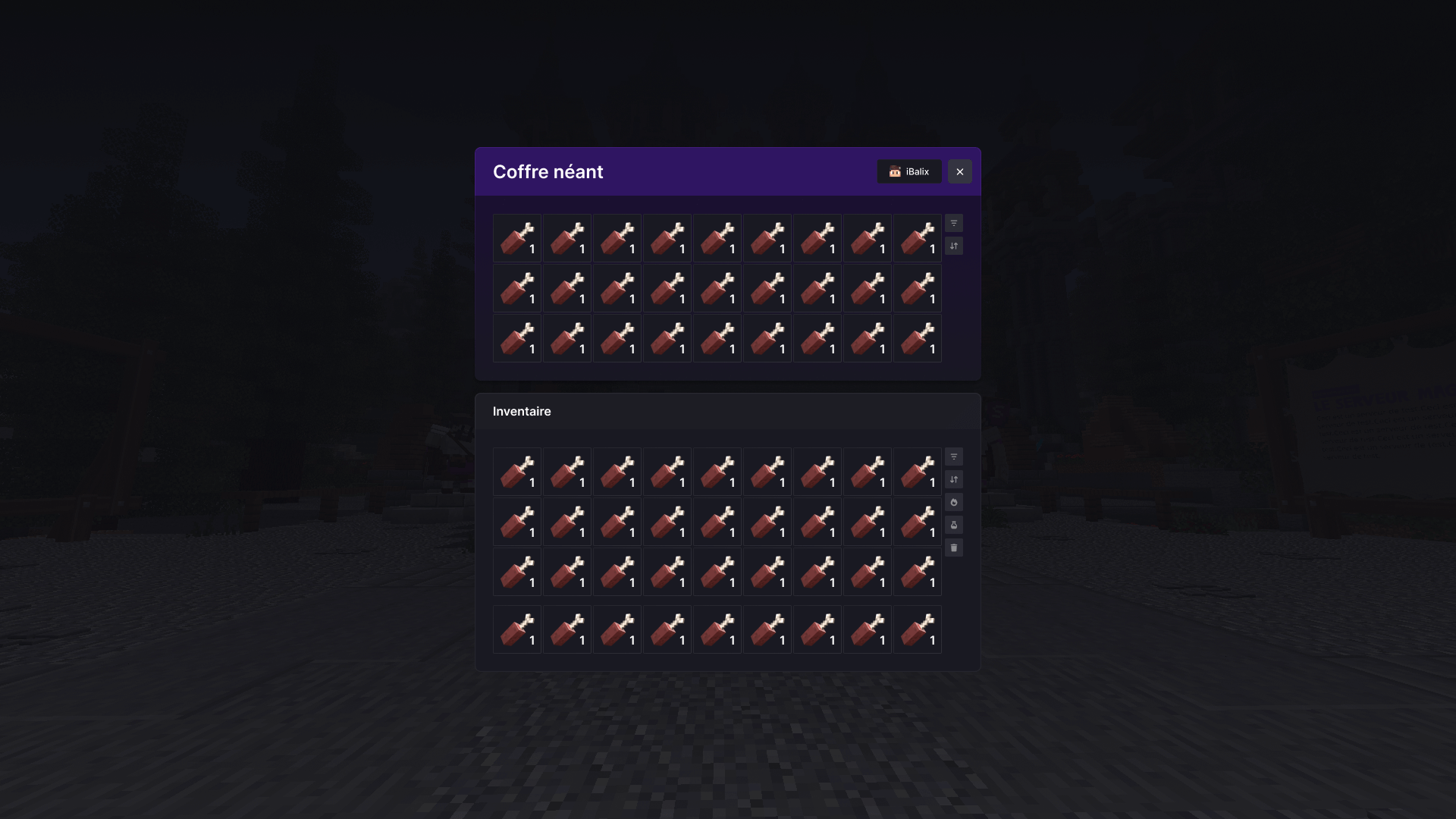The width and height of the screenshot is (1456, 819).
Task: Click the last item in the inventory hotbar row
Action: tap(918, 629)
